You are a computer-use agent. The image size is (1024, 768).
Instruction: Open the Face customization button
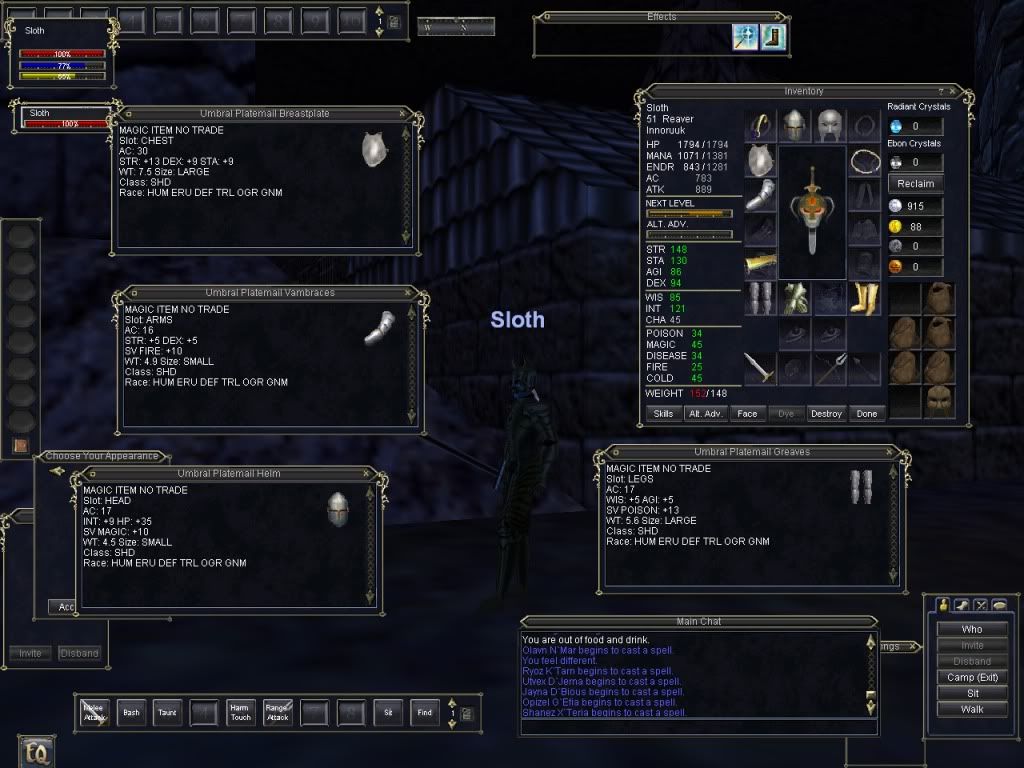746,413
